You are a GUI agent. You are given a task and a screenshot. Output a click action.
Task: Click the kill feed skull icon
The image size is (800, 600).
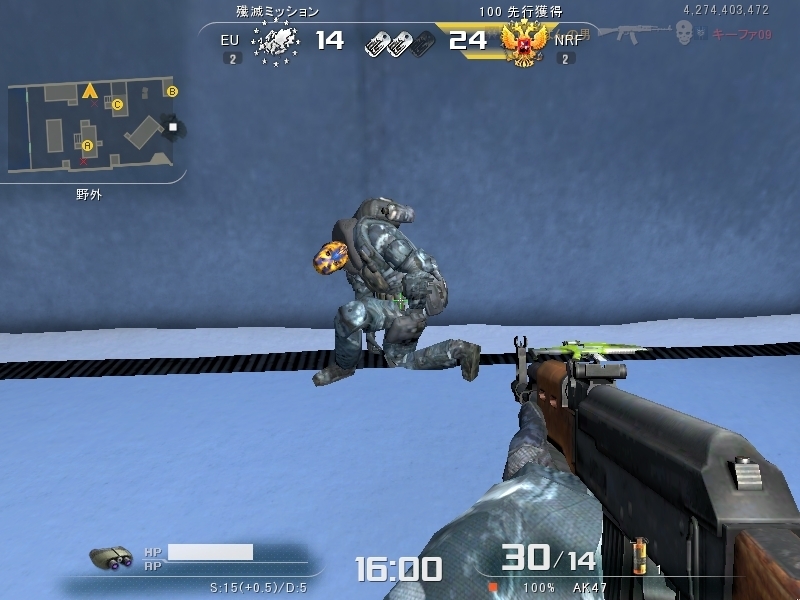pos(685,33)
